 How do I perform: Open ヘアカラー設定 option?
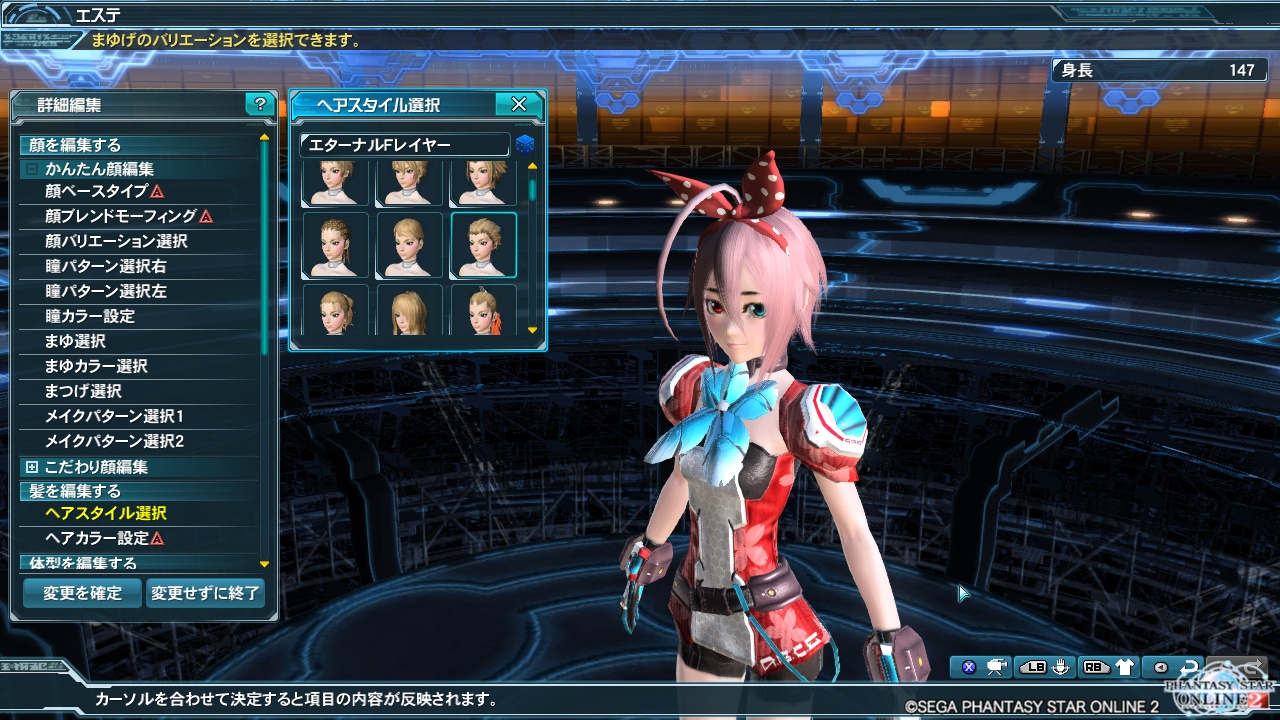pos(97,538)
